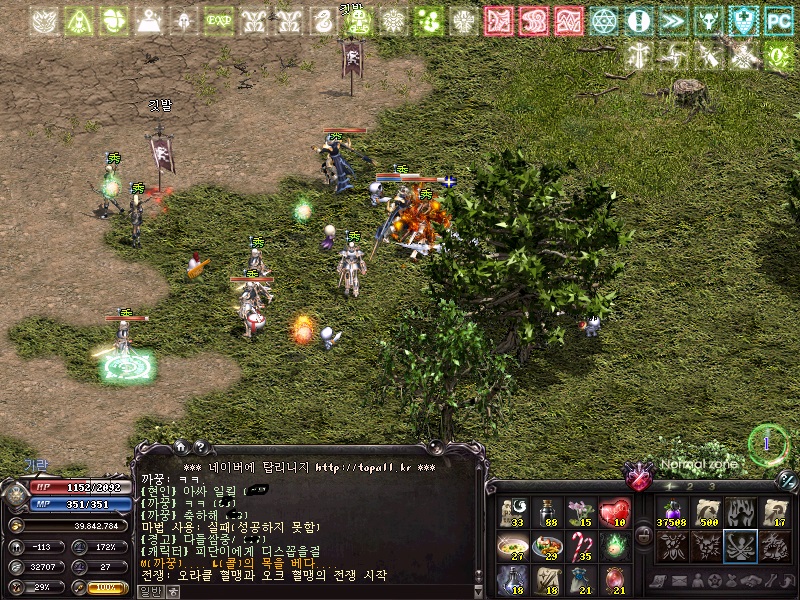Click the PC buff icon
Viewport: 800px width, 600px height.
tap(778, 20)
